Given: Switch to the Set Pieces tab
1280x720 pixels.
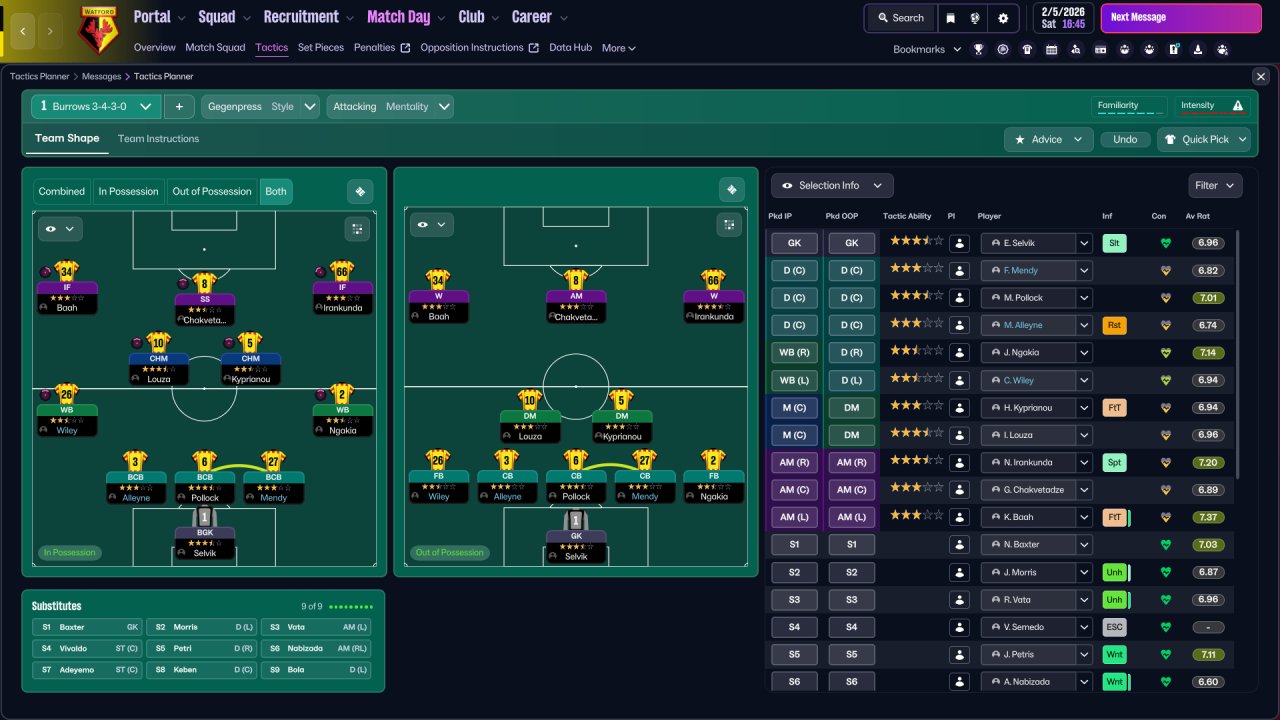Looking at the screenshot, I should [x=320, y=47].
